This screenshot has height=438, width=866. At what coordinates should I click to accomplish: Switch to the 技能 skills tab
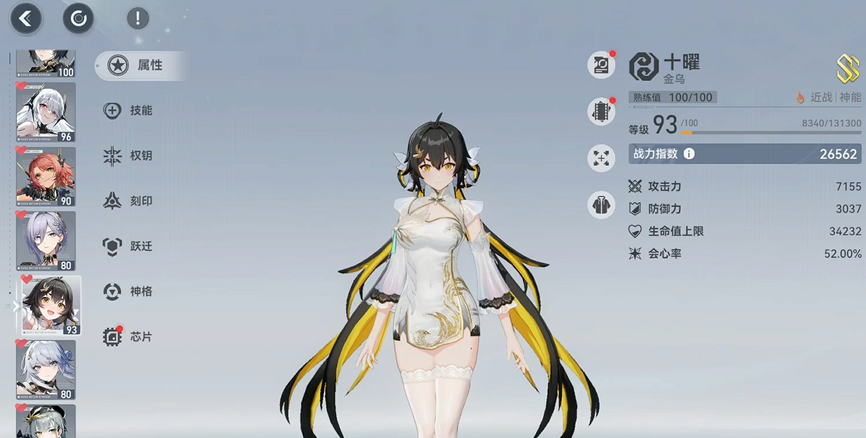[129, 111]
